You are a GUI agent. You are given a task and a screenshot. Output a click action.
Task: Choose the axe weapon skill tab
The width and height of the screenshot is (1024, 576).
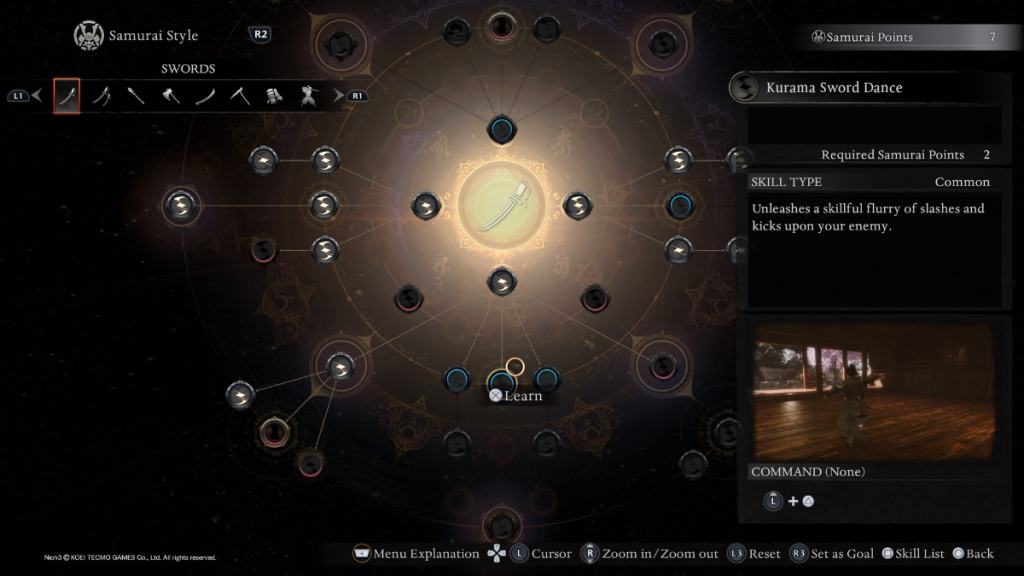pyautogui.click(x=170, y=96)
